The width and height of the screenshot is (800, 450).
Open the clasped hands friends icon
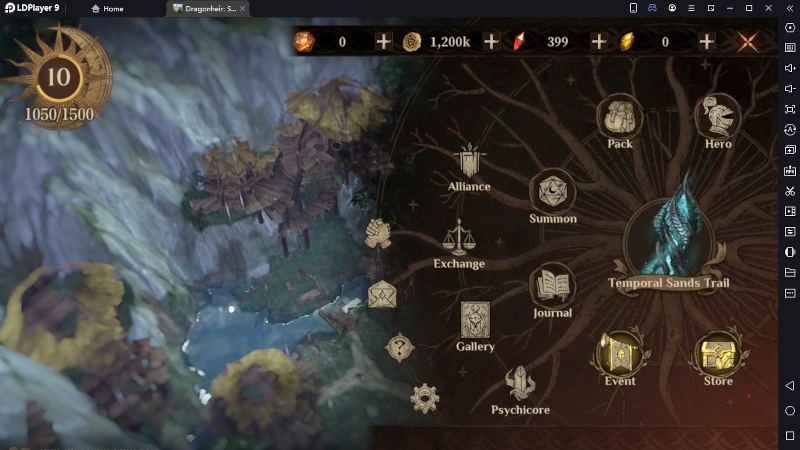[376, 233]
